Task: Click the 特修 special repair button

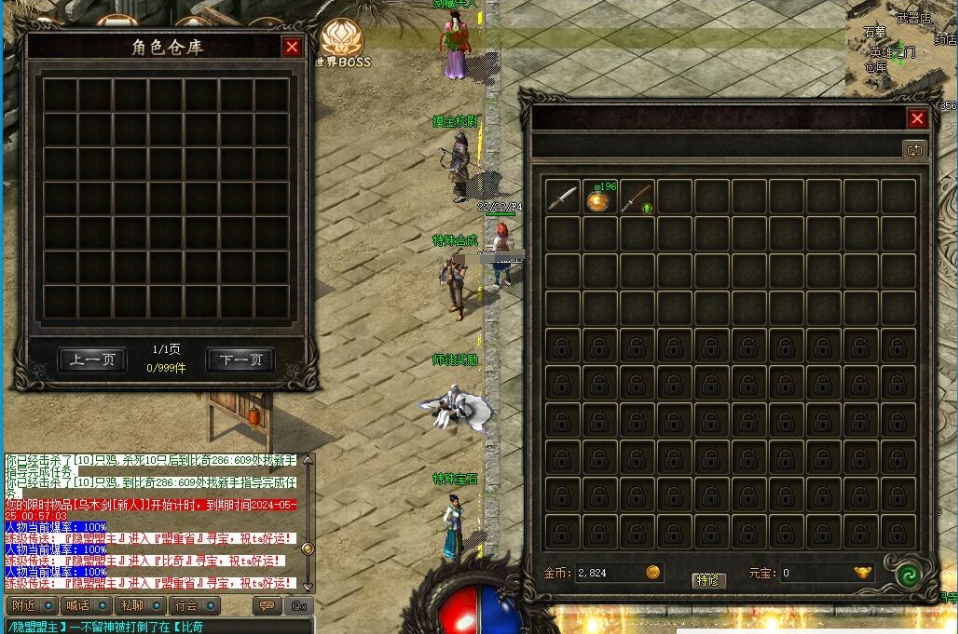Action: point(708,580)
